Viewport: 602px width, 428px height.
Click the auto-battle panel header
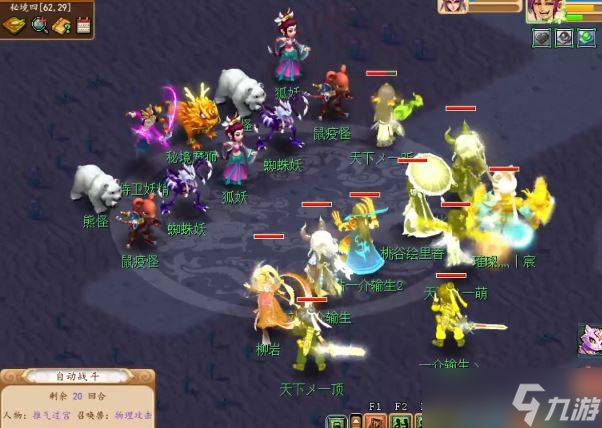pos(76,377)
